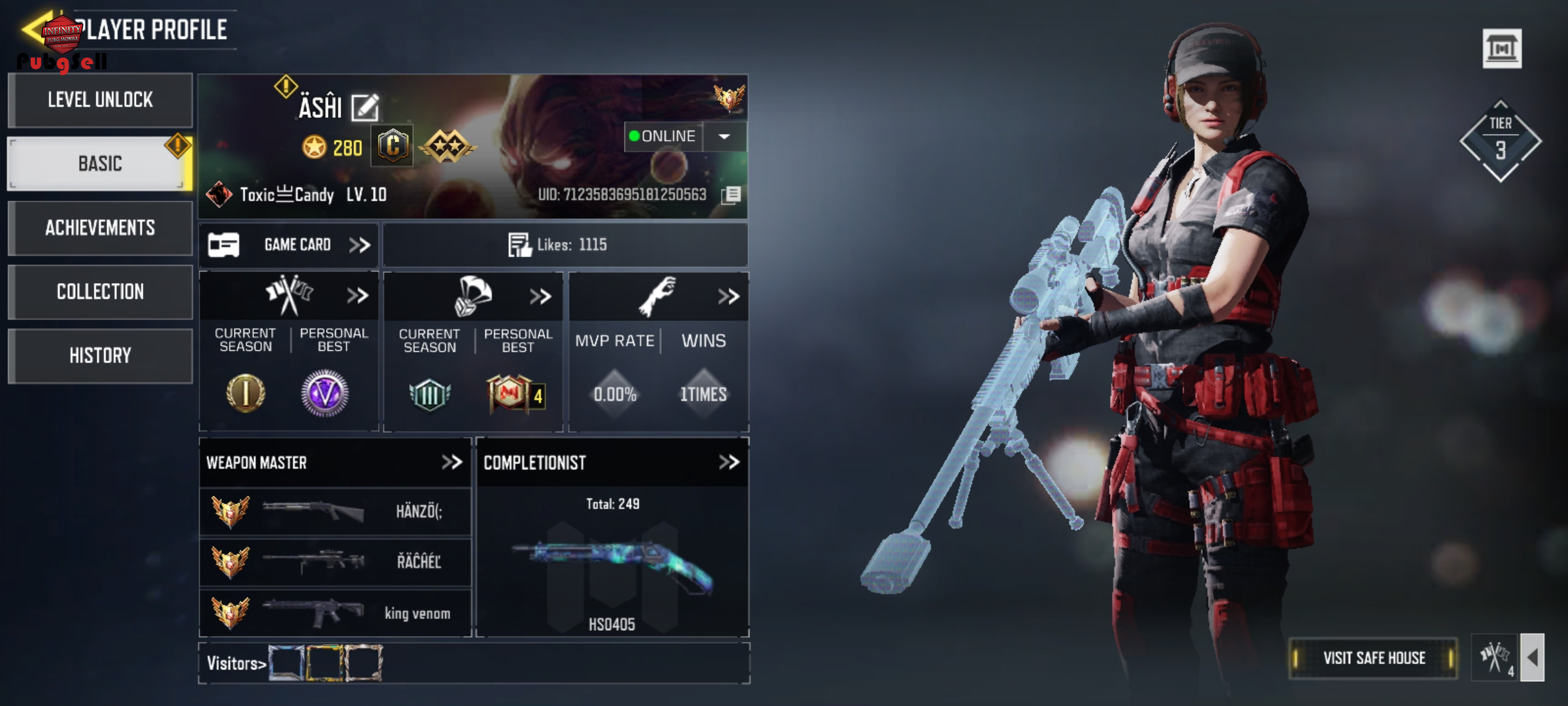Show MVP rate and wins details
The width and height of the screenshot is (1568, 706).
point(728,297)
